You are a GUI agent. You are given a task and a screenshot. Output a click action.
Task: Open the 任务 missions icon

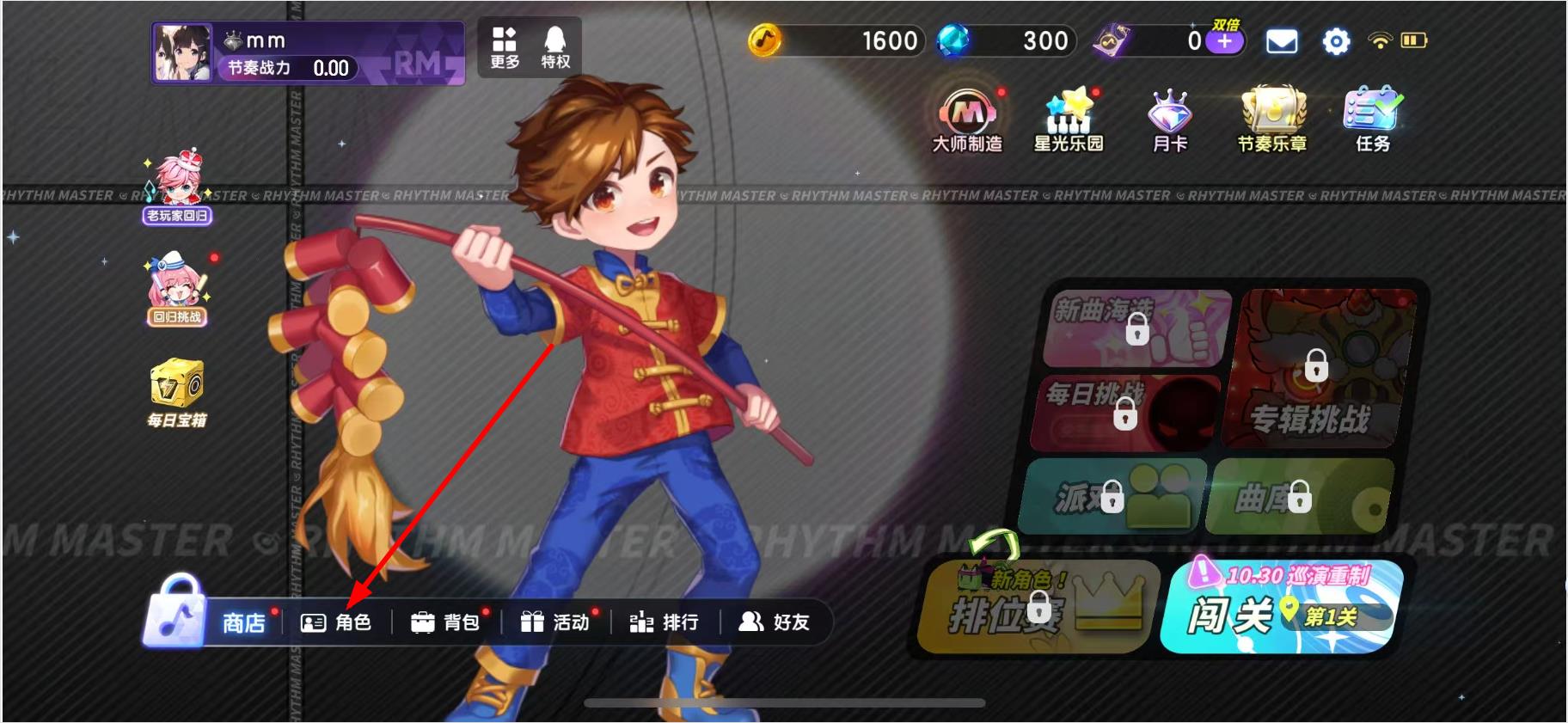1372,120
